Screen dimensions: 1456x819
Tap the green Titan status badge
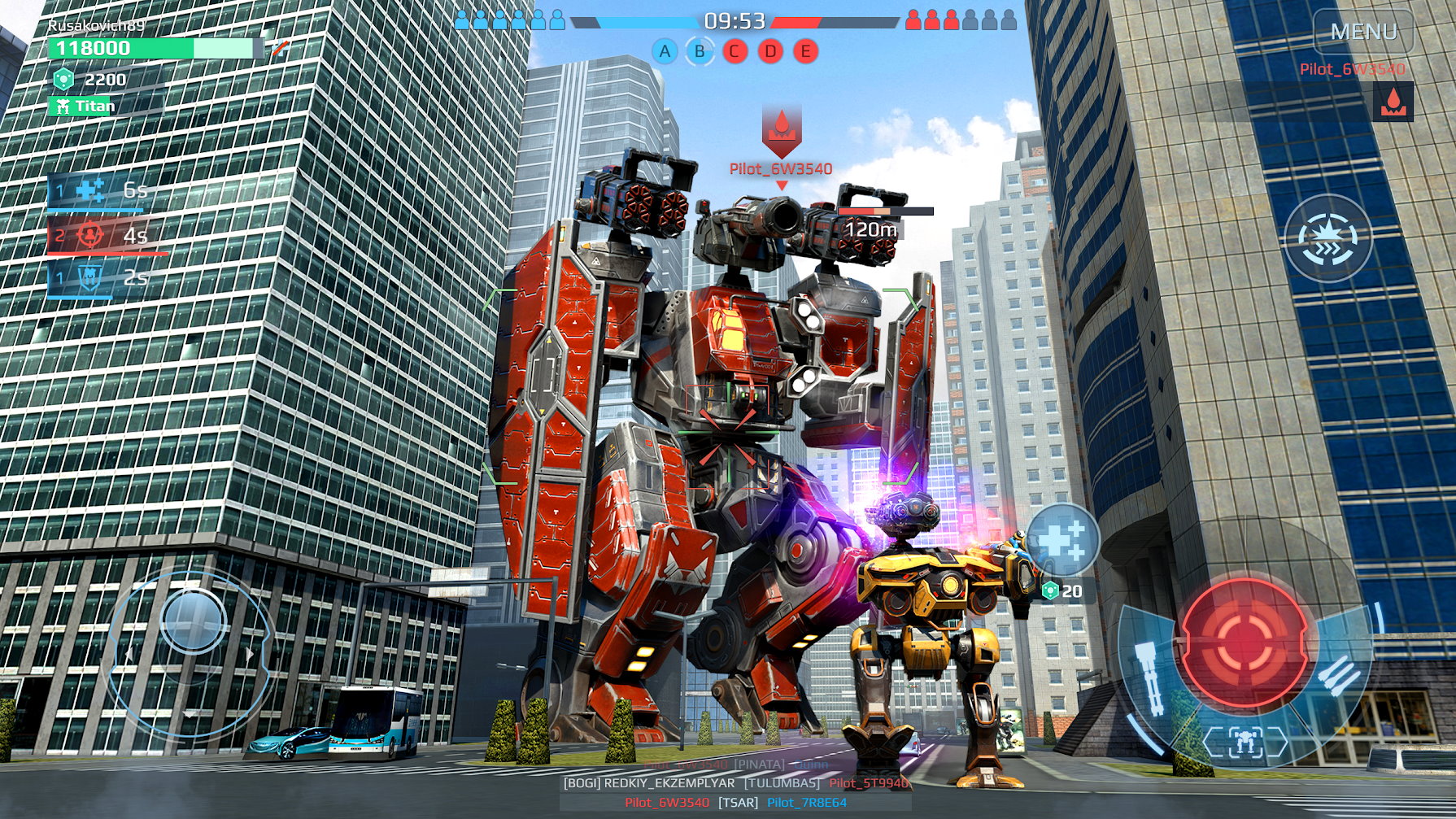[84, 106]
